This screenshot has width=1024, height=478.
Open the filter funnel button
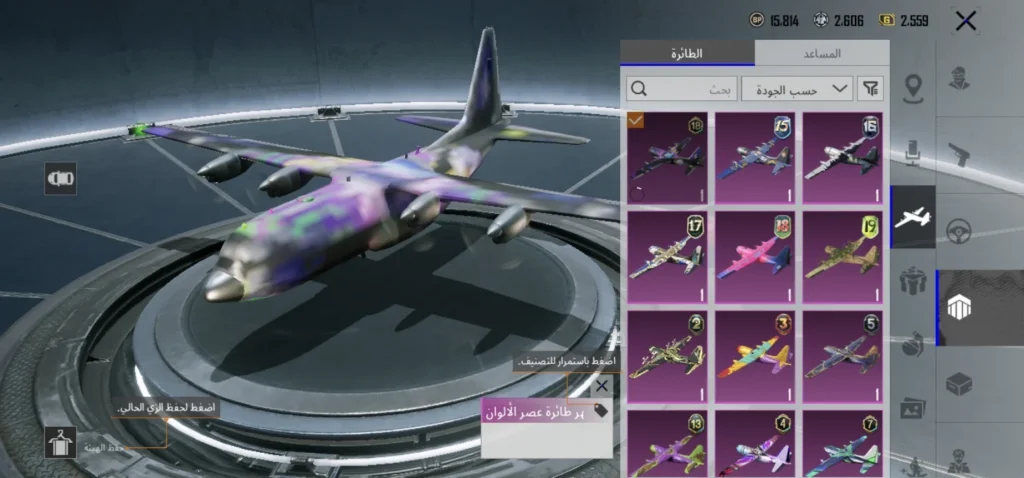point(871,89)
